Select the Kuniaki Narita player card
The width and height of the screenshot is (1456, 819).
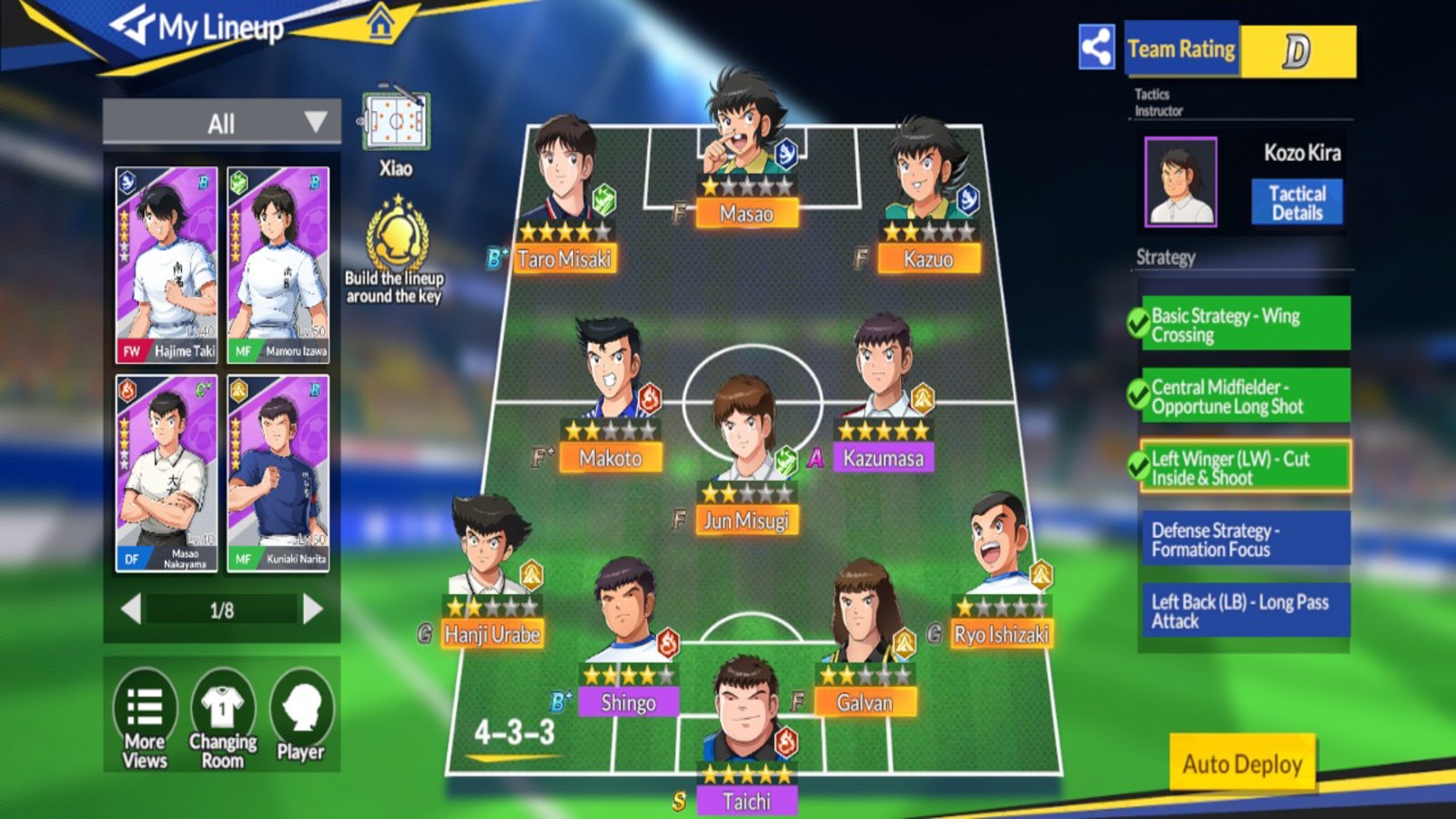click(x=278, y=473)
